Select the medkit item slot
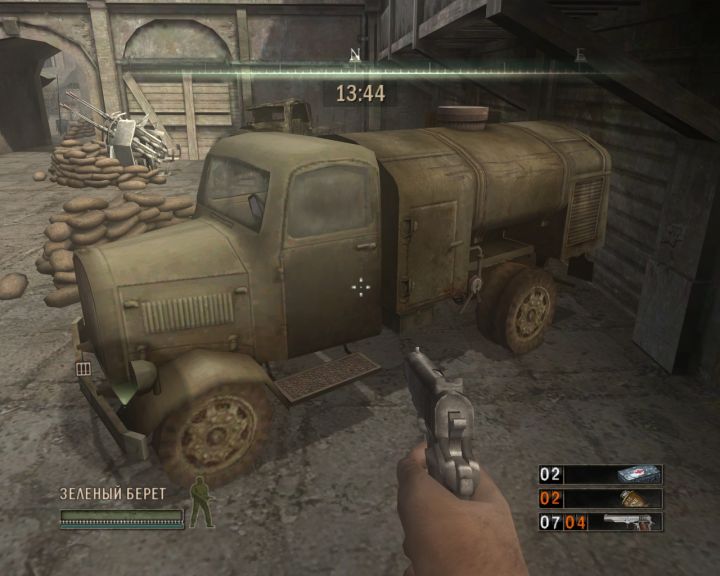 601,474
